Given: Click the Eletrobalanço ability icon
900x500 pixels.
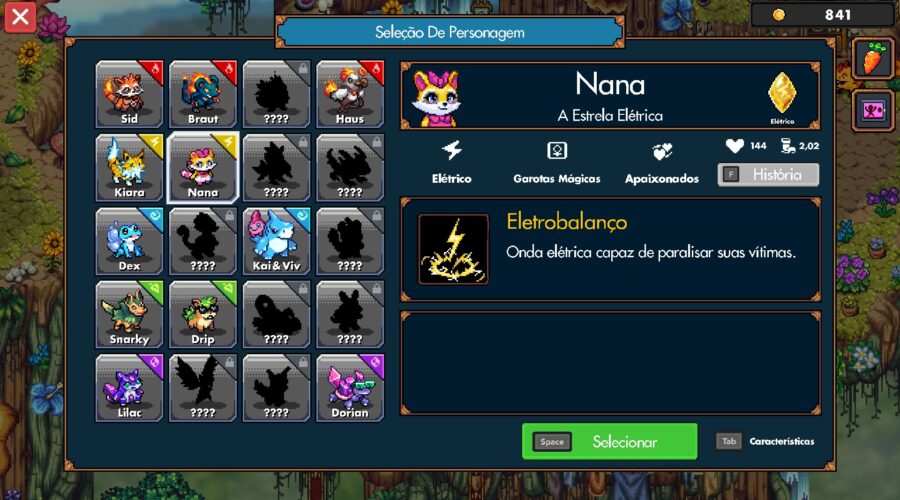Looking at the screenshot, I should click(454, 249).
